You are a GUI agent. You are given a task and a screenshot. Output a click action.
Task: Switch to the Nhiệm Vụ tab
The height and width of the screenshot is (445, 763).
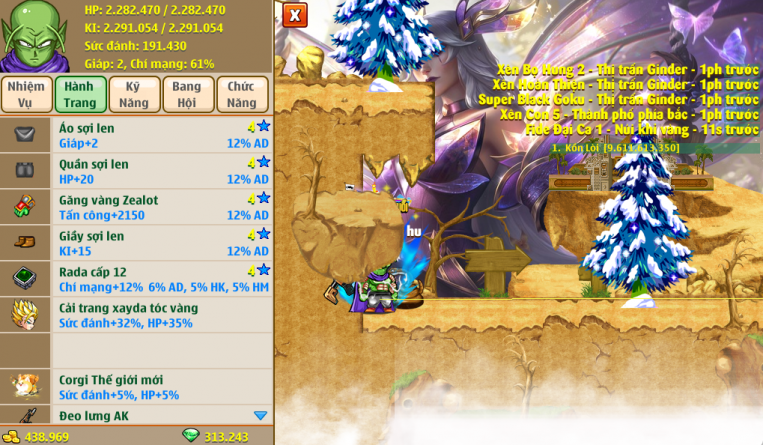coord(26,94)
